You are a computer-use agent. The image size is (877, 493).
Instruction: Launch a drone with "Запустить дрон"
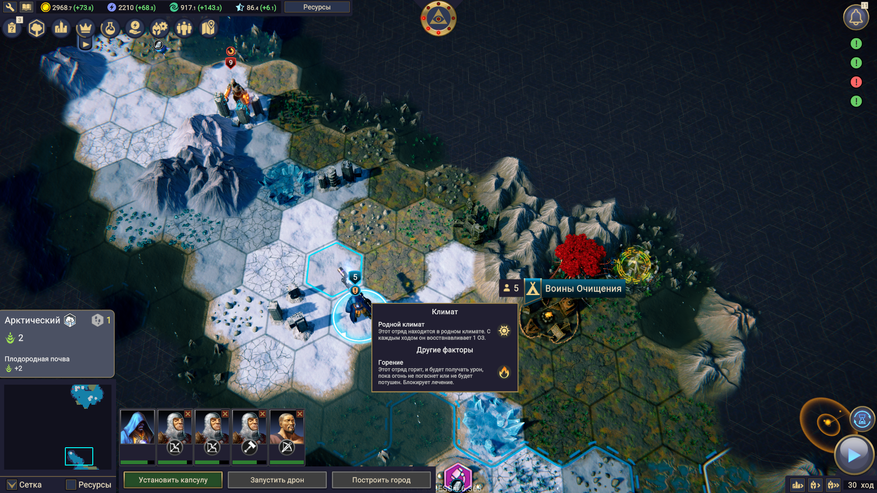coord(277,480)
